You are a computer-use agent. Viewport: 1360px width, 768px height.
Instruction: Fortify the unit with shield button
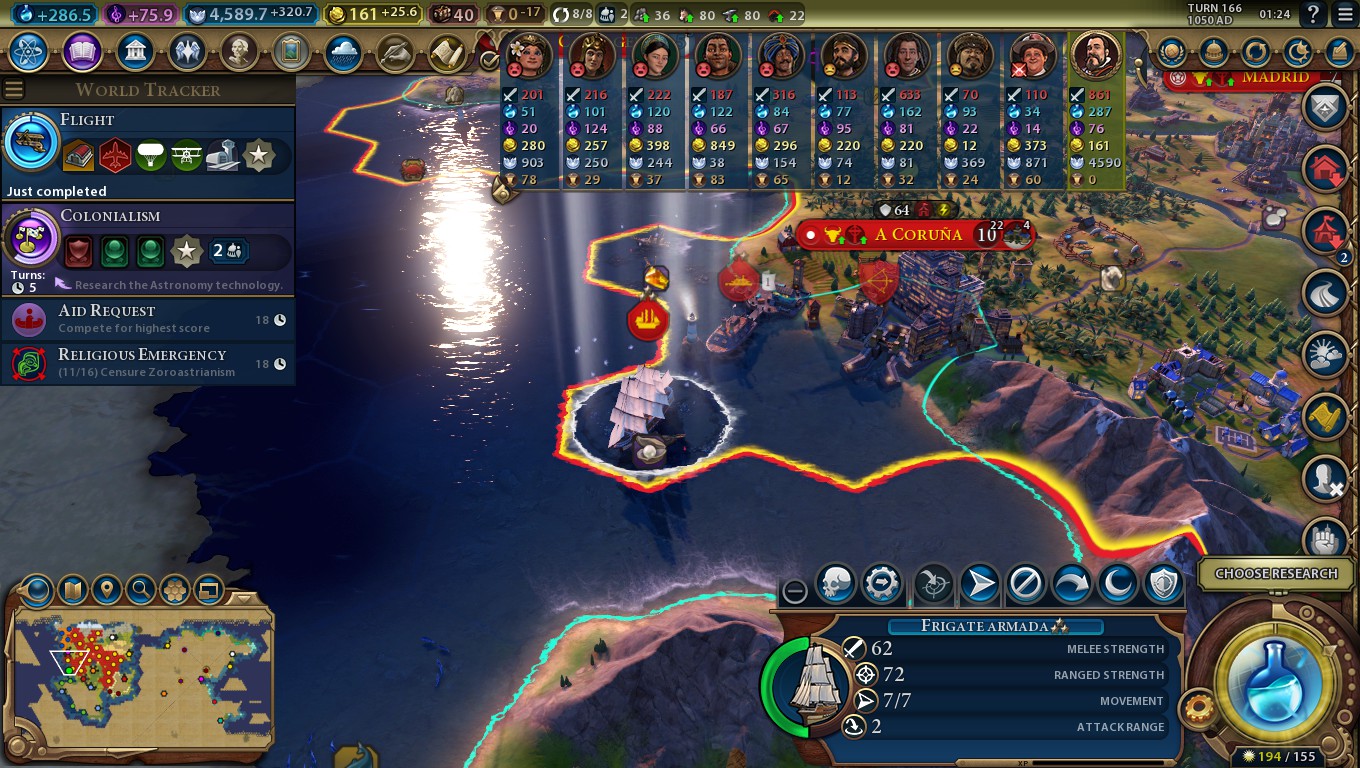(x=1164, y=585)
